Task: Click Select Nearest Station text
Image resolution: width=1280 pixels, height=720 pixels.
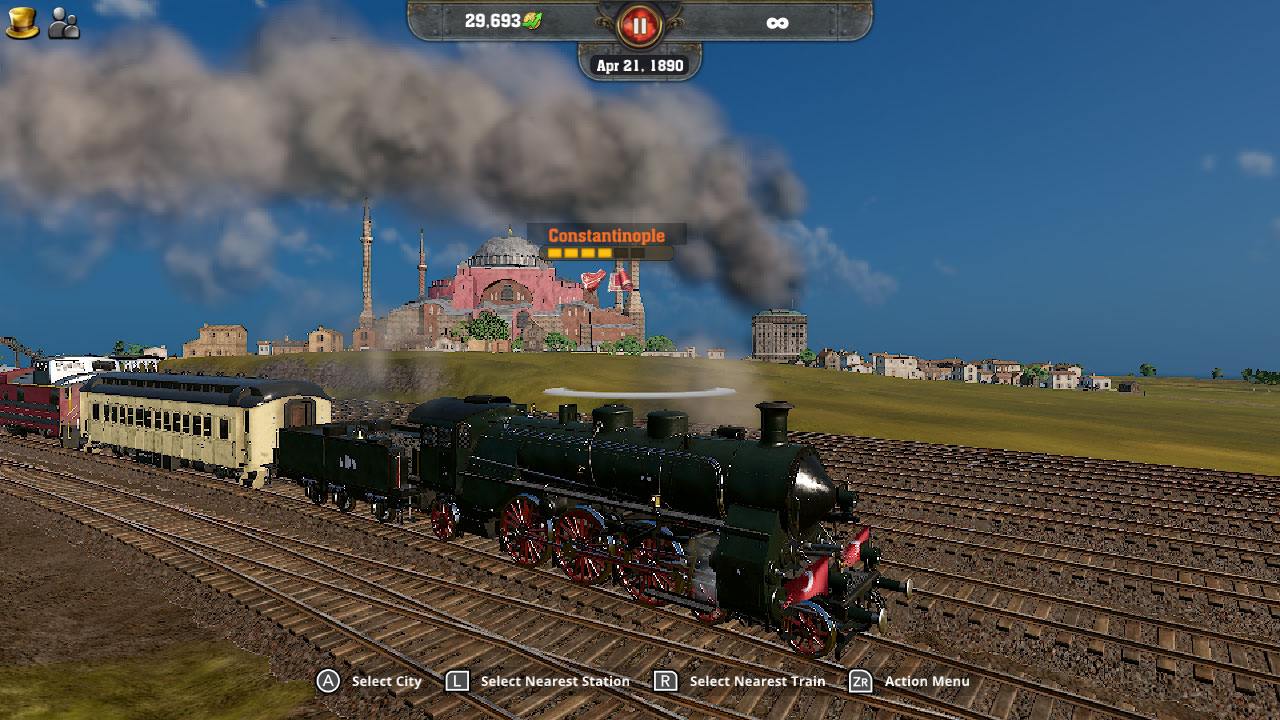Action: [x=554, y=681]
